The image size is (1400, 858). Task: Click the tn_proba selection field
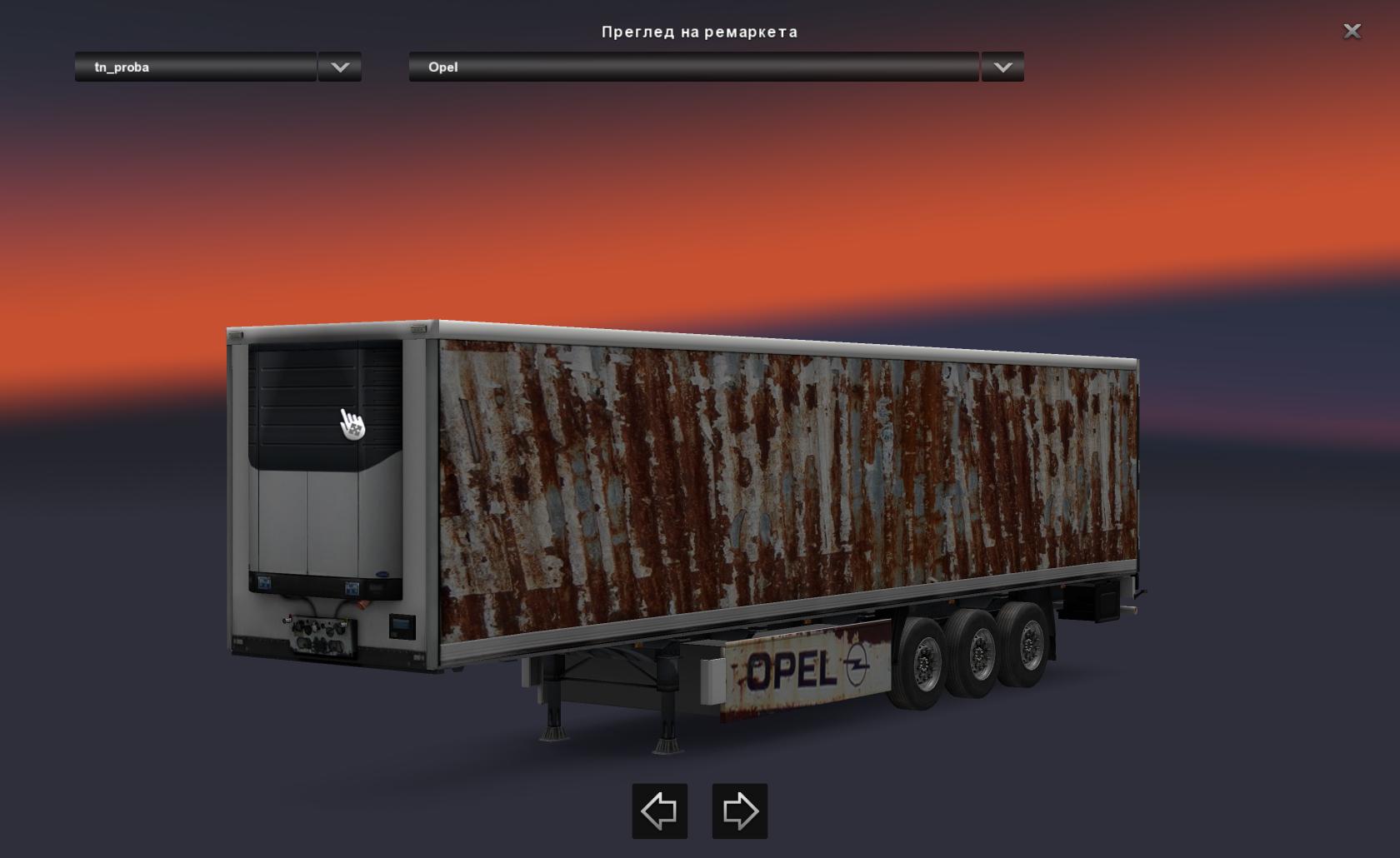pos(196,67)
